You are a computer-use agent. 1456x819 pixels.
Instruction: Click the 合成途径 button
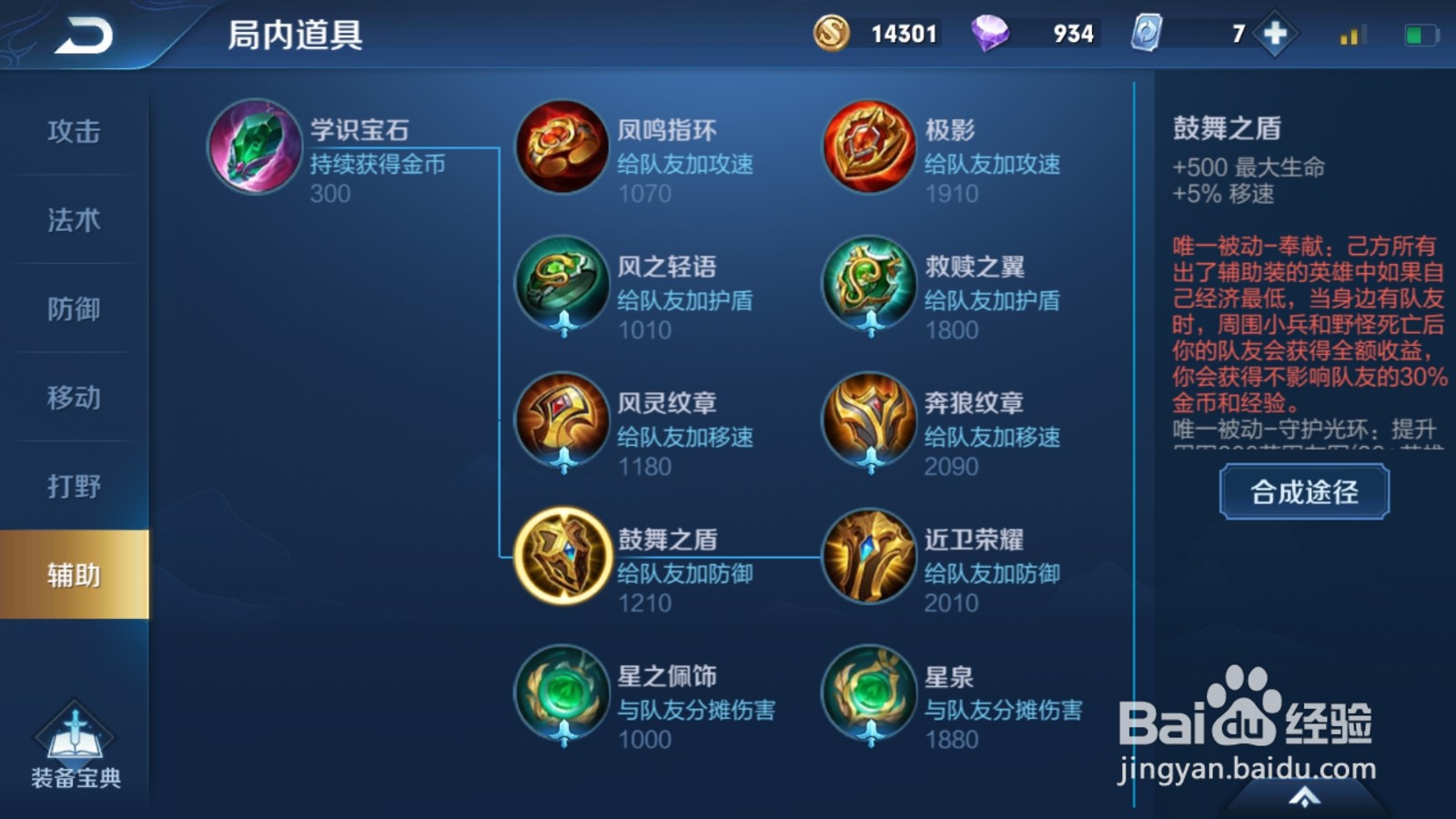1303,492
